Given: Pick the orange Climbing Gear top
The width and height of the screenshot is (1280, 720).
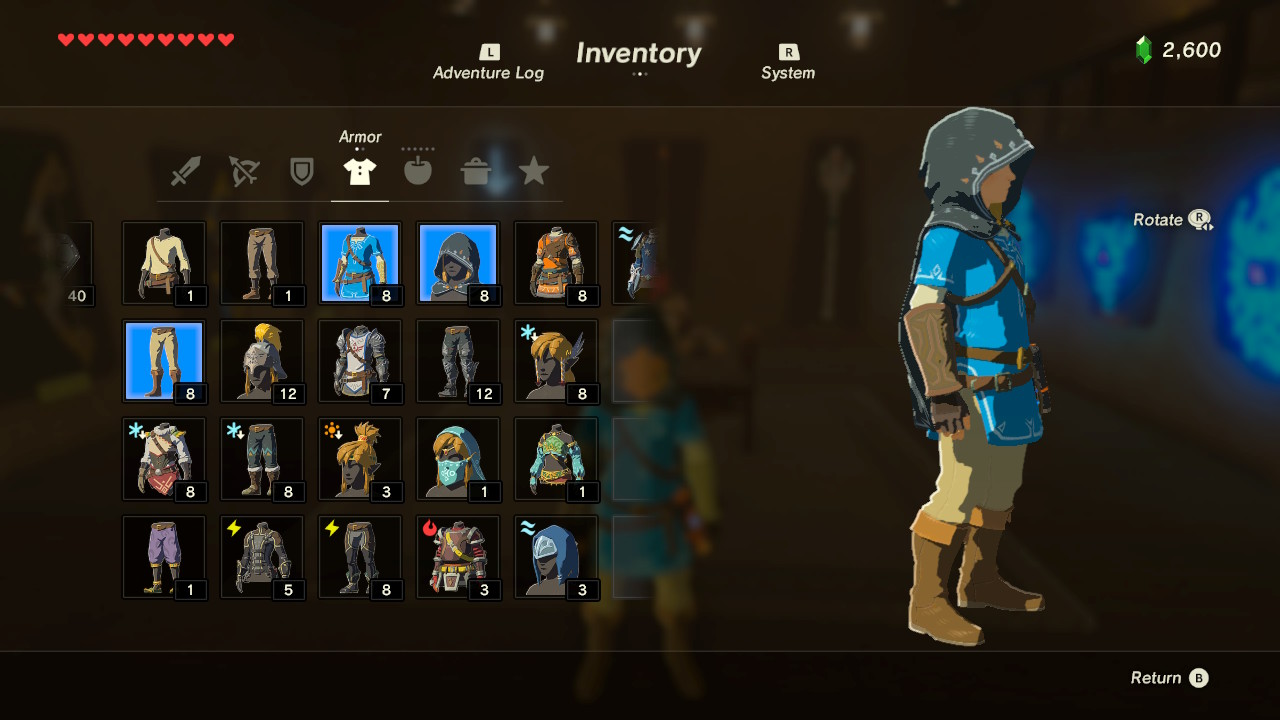Looking at the screenshot, I should (x=556, y=263).
